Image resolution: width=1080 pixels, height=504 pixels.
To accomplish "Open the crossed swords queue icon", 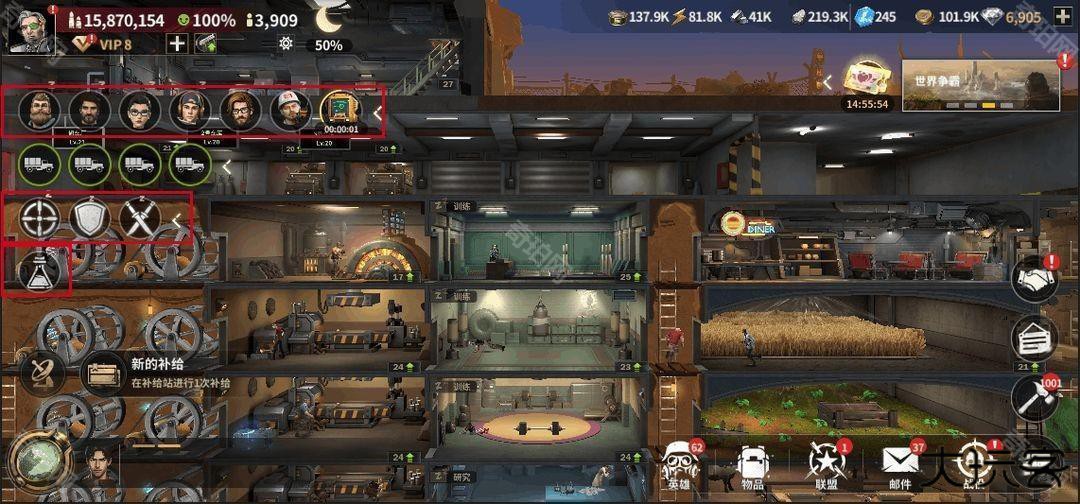I will tap(140, 219).
